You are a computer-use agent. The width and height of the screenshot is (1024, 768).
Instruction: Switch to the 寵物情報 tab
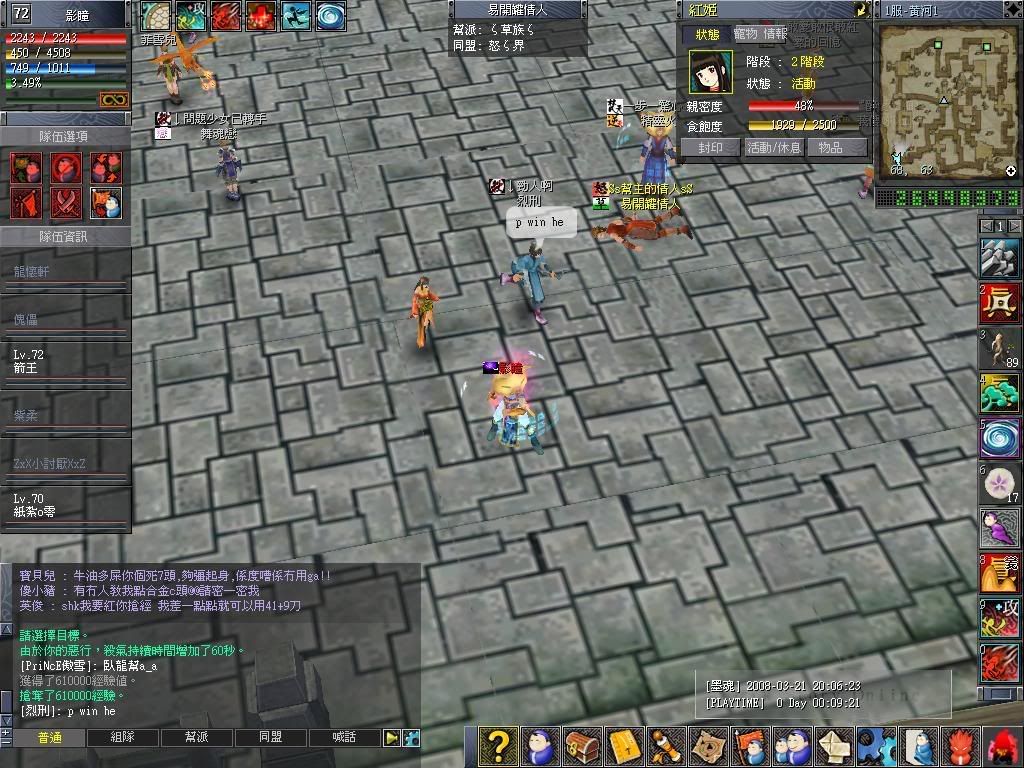point(761,34)
